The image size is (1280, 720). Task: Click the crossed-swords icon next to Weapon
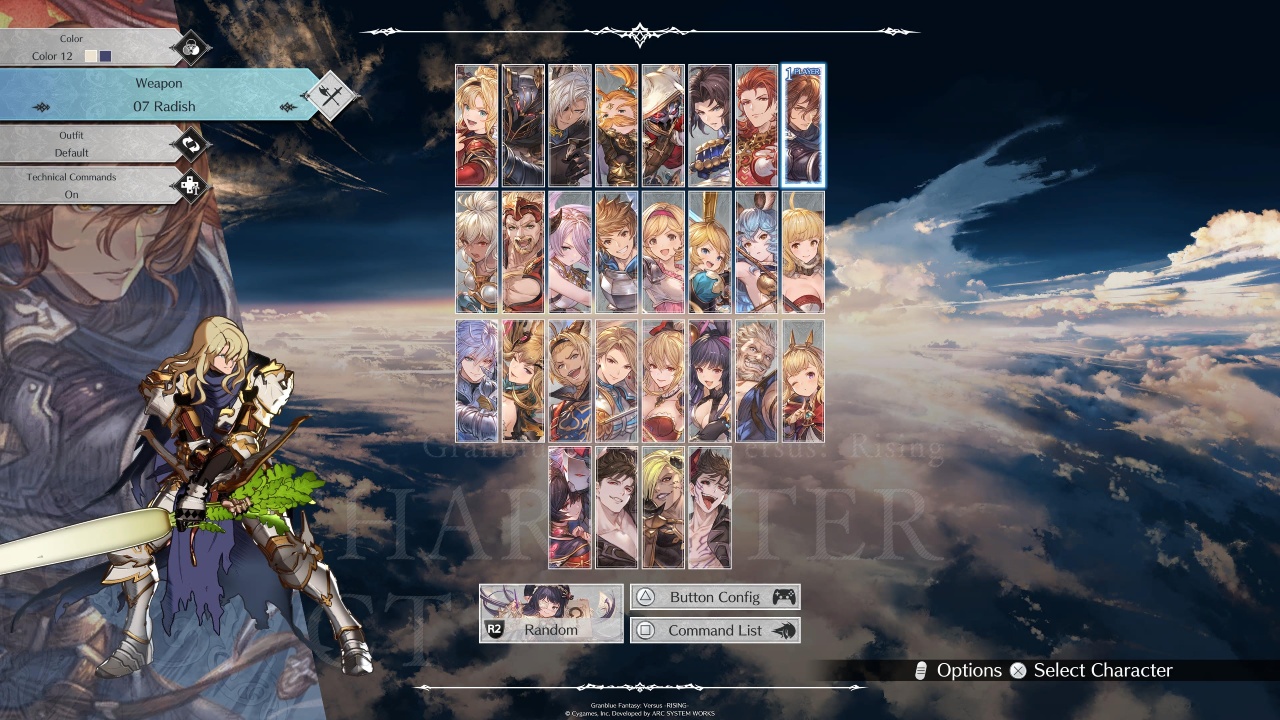[330, 96]
